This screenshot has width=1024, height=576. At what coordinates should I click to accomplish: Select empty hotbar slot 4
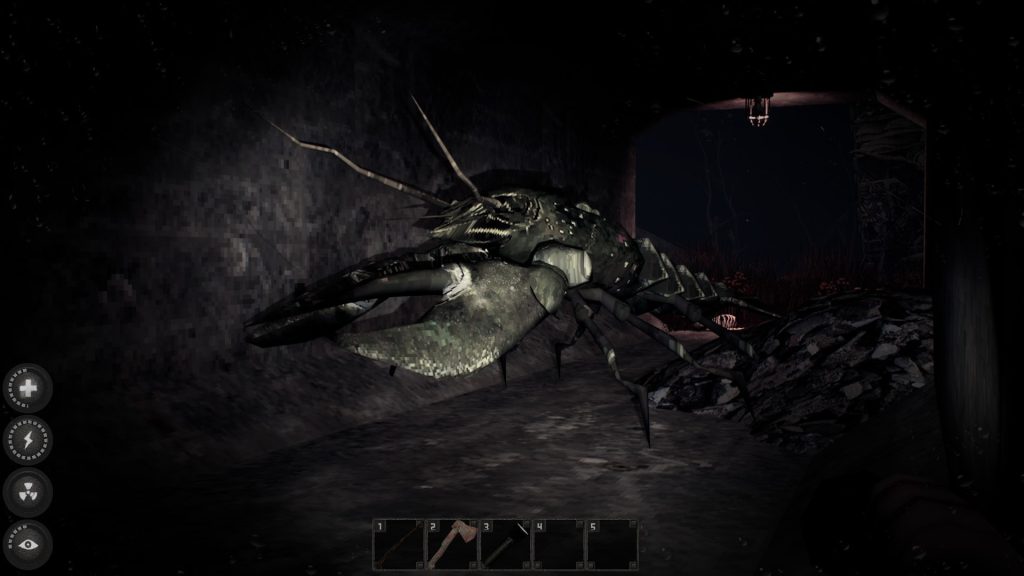pos(558,544)
